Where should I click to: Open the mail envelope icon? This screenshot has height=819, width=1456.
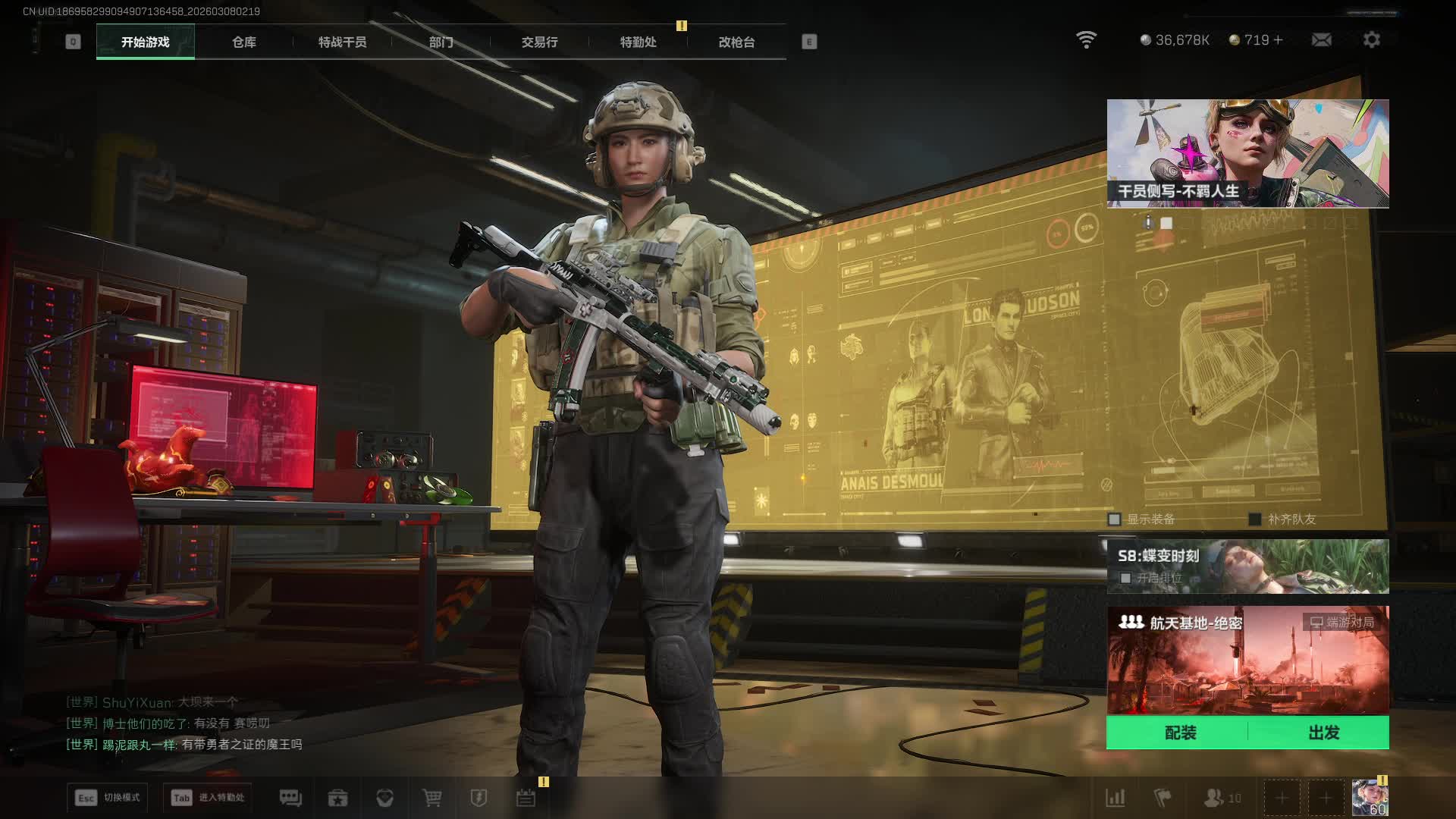click(1321, 40)
